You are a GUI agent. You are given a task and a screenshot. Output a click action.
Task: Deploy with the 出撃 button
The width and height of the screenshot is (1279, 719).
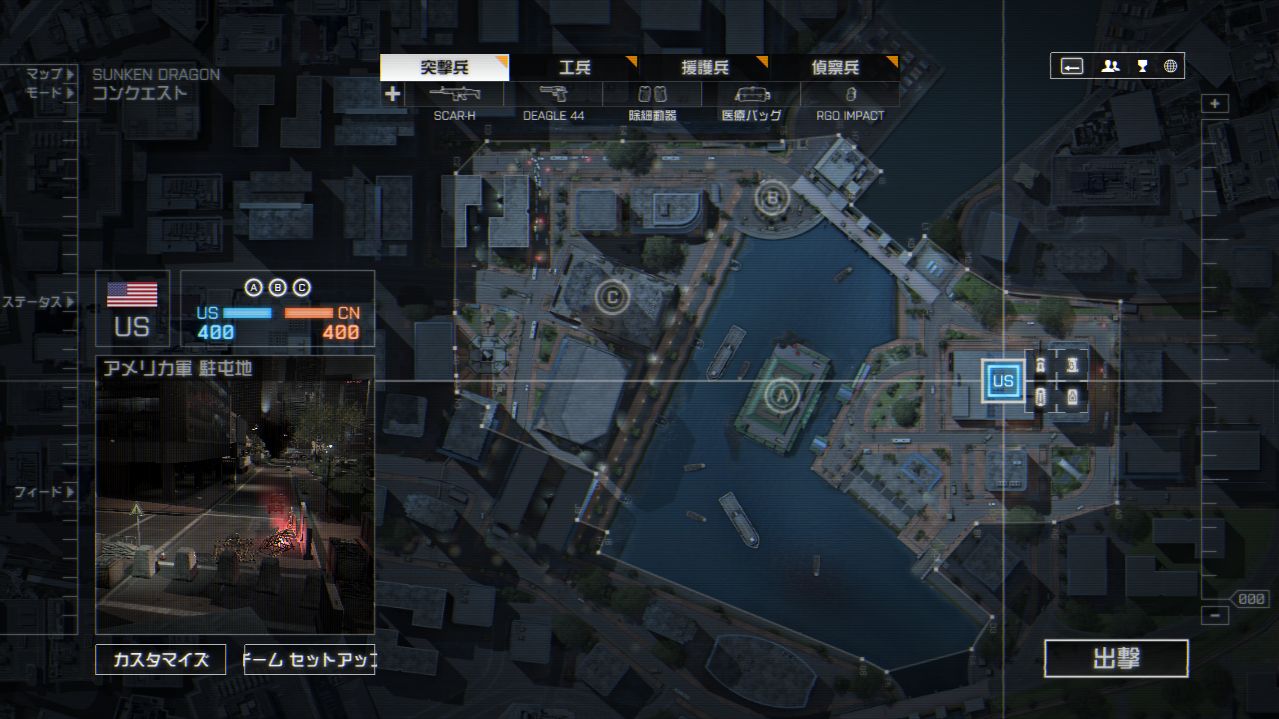click(1116, 659)
